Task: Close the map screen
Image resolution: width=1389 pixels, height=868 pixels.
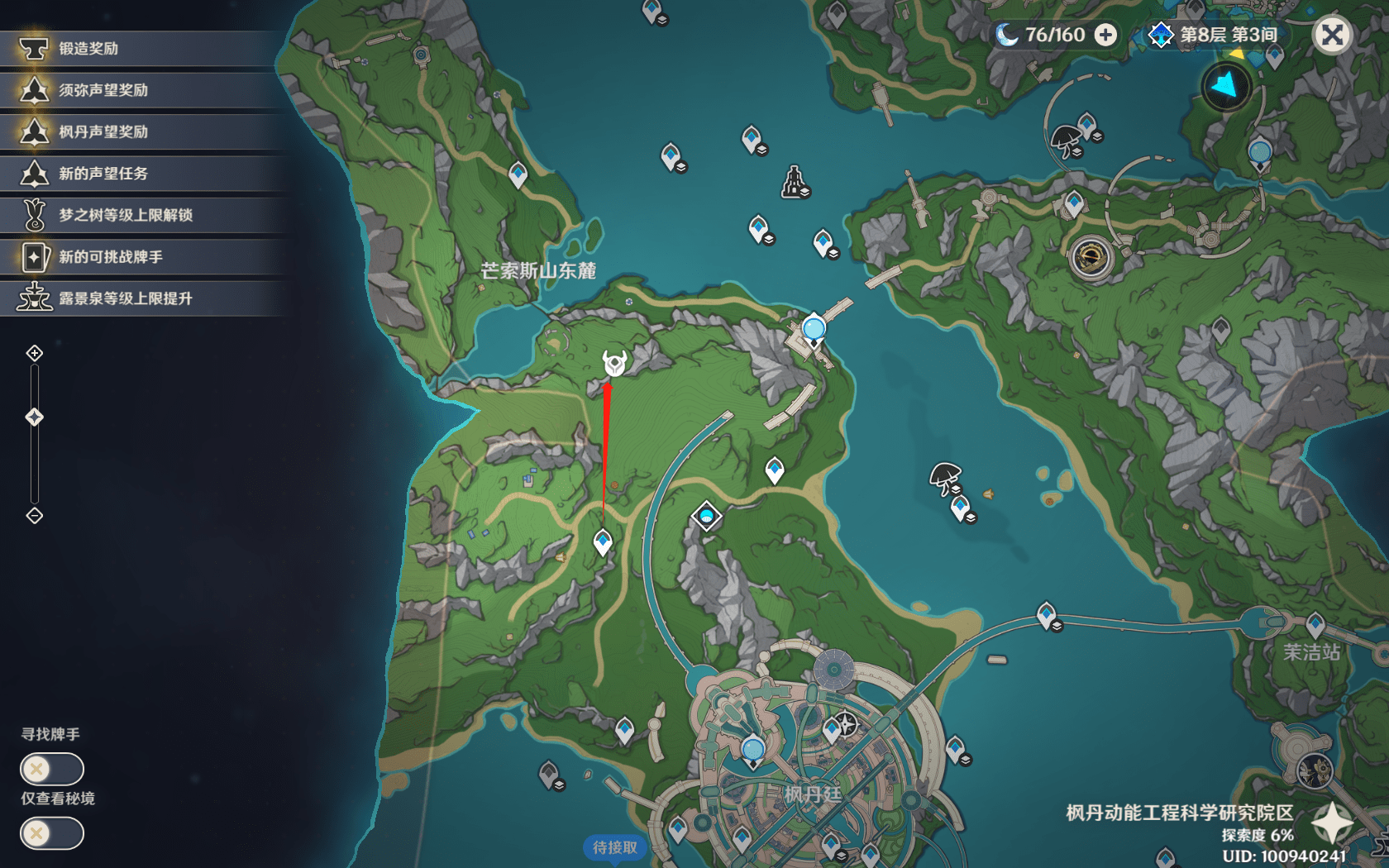Action: (x=1332, y=36)
